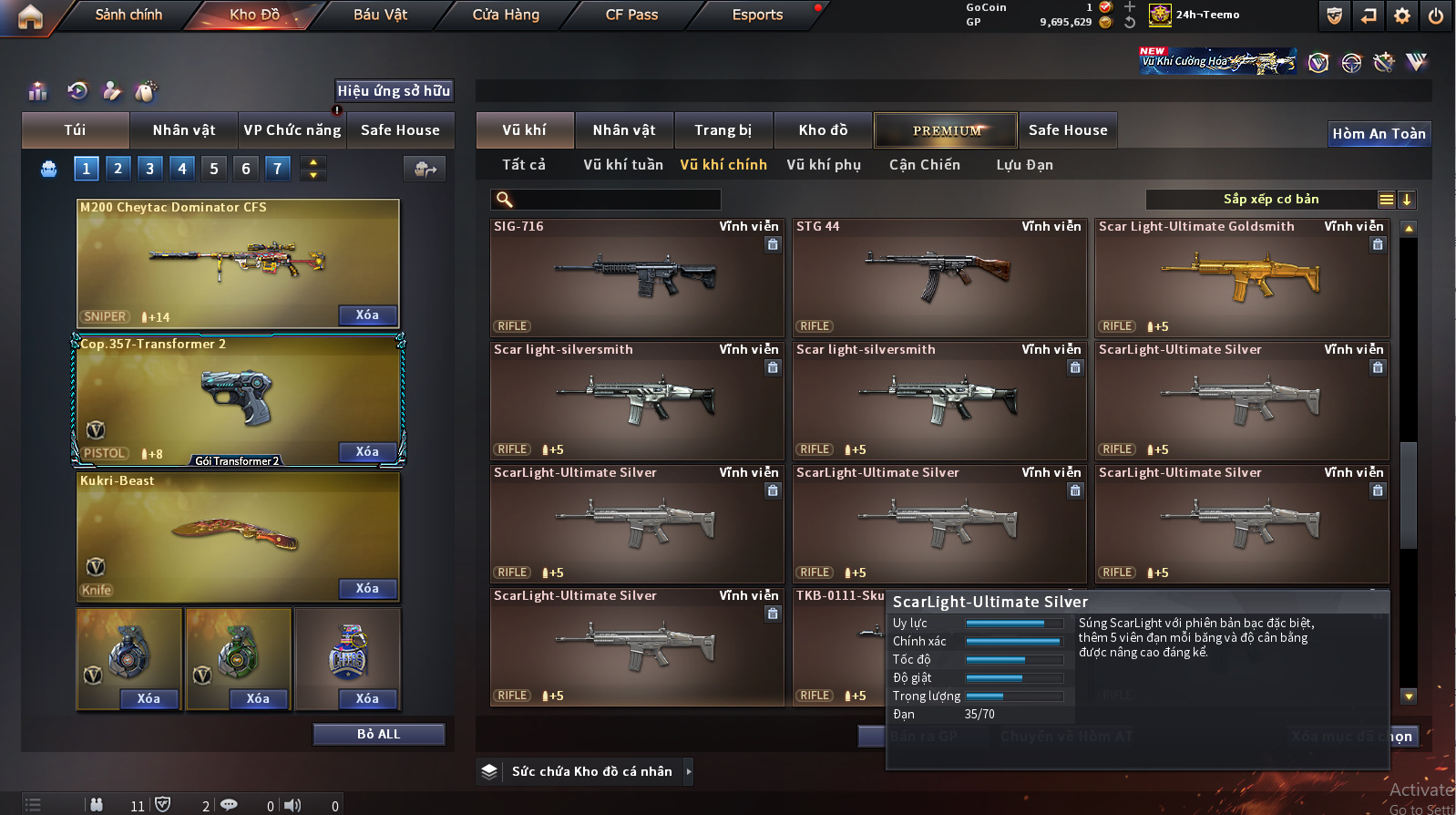The height and width of the screenshot is (815, 1456).
Task: Switch to the Cửa Hàng shop tab
Action: click(506, 15)
